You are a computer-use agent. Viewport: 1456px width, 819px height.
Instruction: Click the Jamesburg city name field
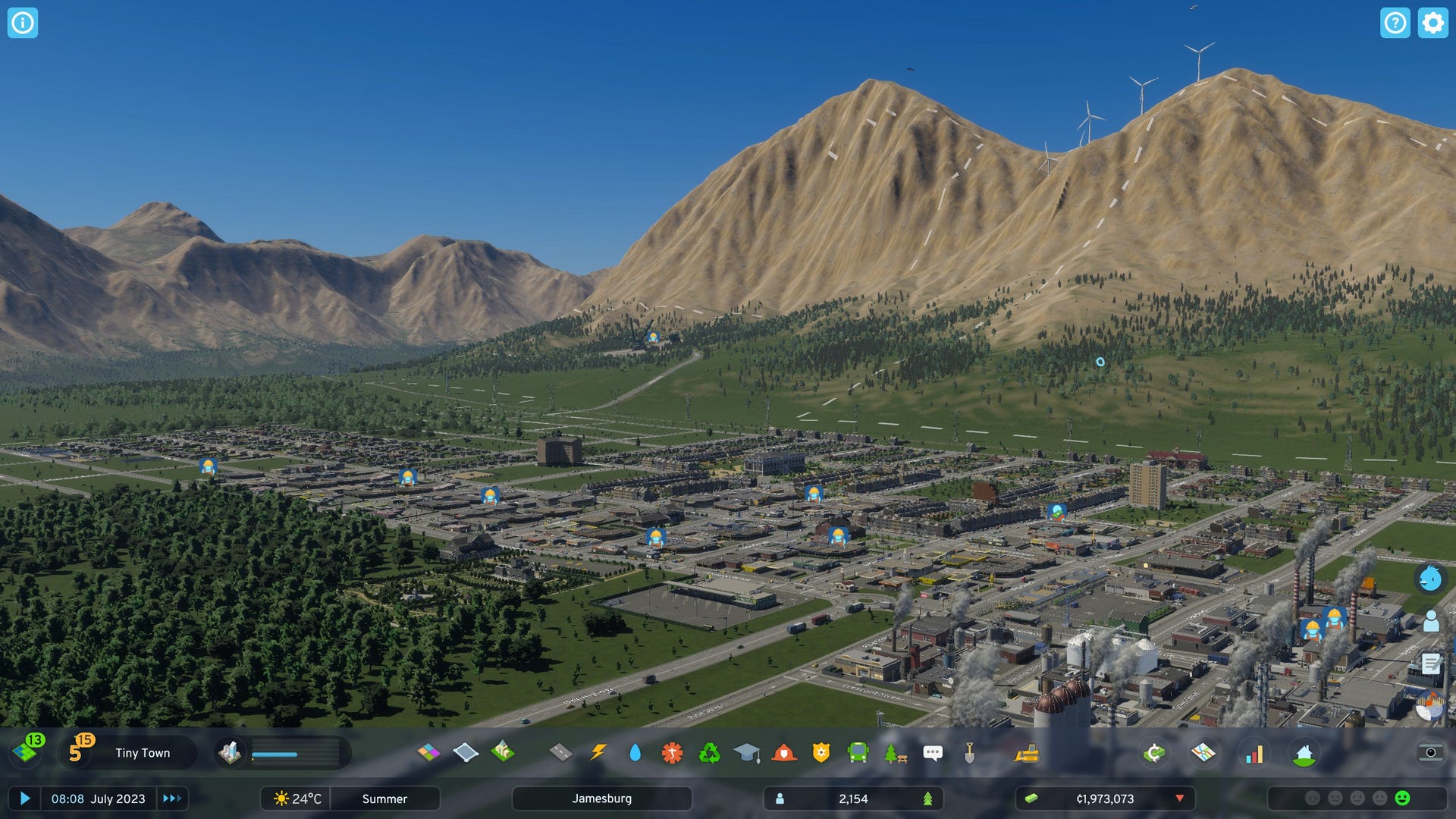coord(601,799)
